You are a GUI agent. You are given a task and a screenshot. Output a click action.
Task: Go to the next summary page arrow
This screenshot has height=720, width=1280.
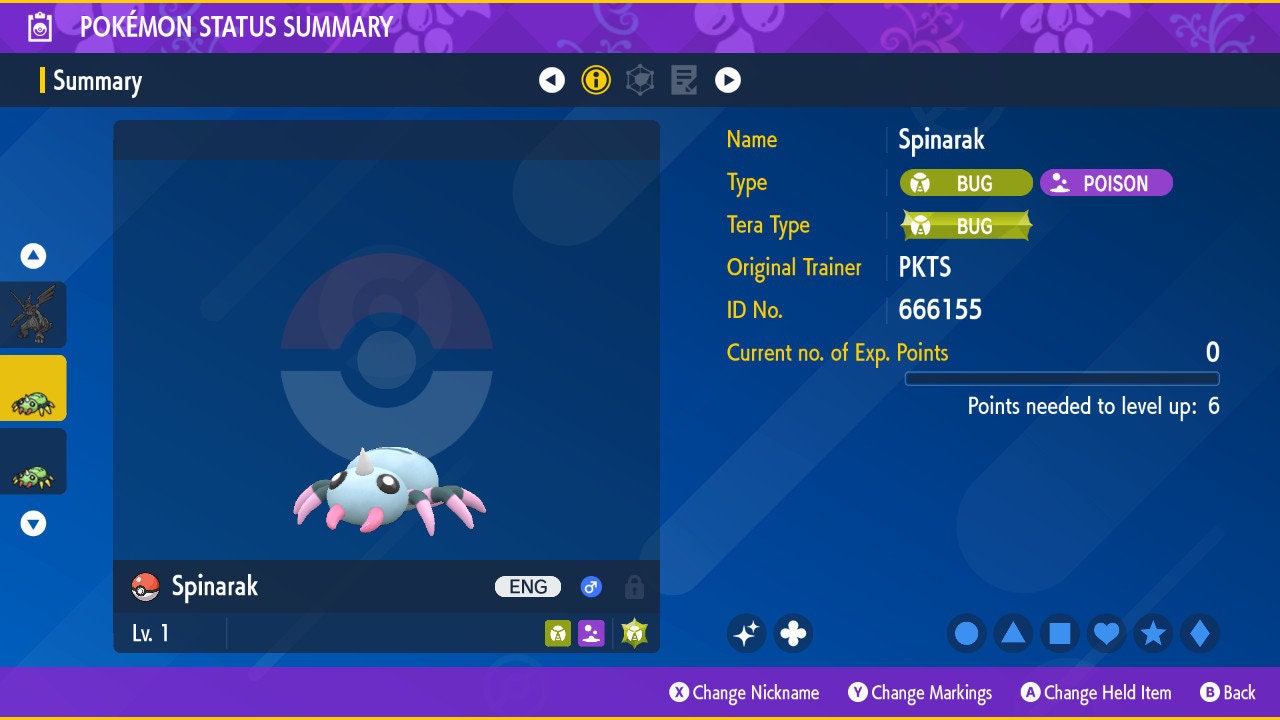728,80
